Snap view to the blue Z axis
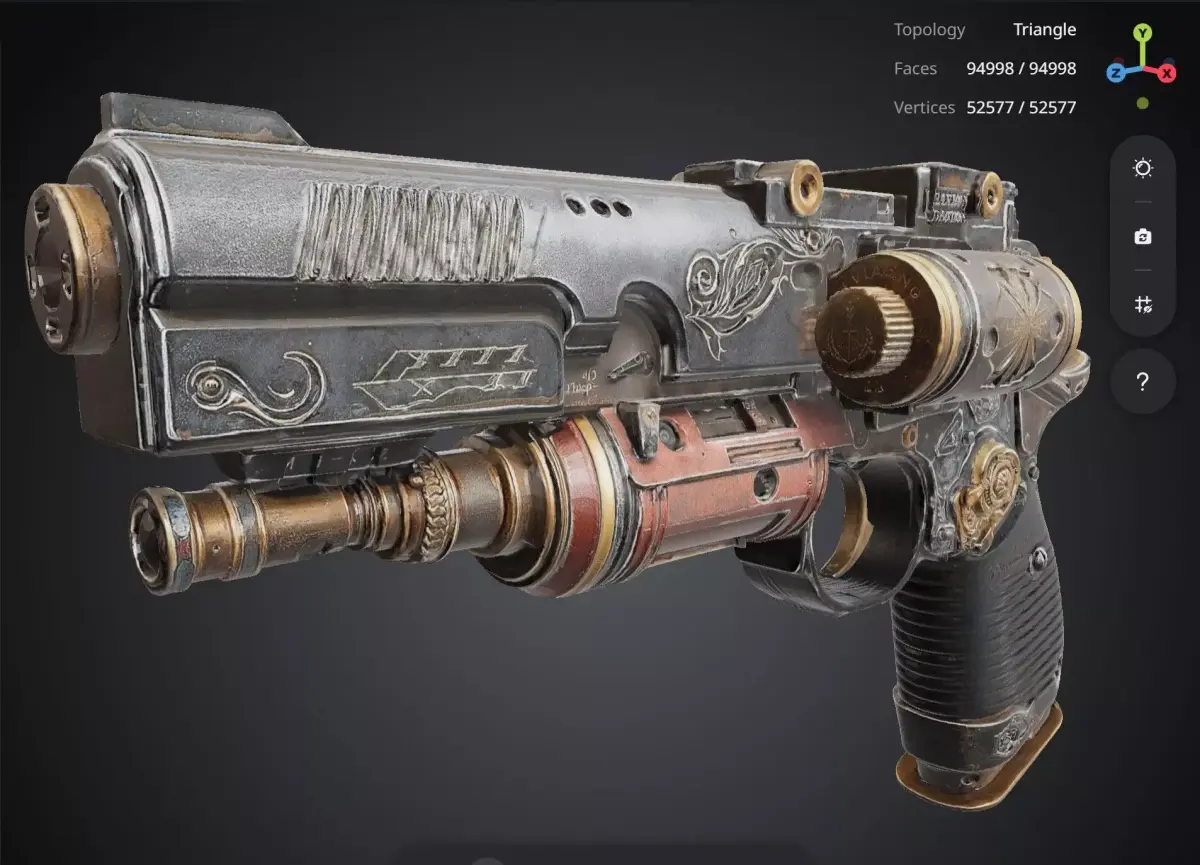 [1117, 72]
